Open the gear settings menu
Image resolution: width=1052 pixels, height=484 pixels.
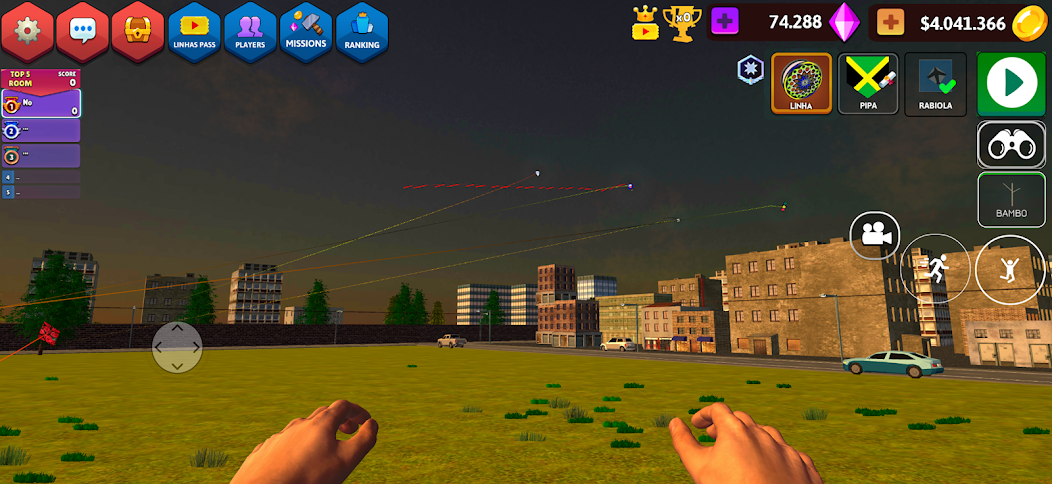click(x=28, y=29)
